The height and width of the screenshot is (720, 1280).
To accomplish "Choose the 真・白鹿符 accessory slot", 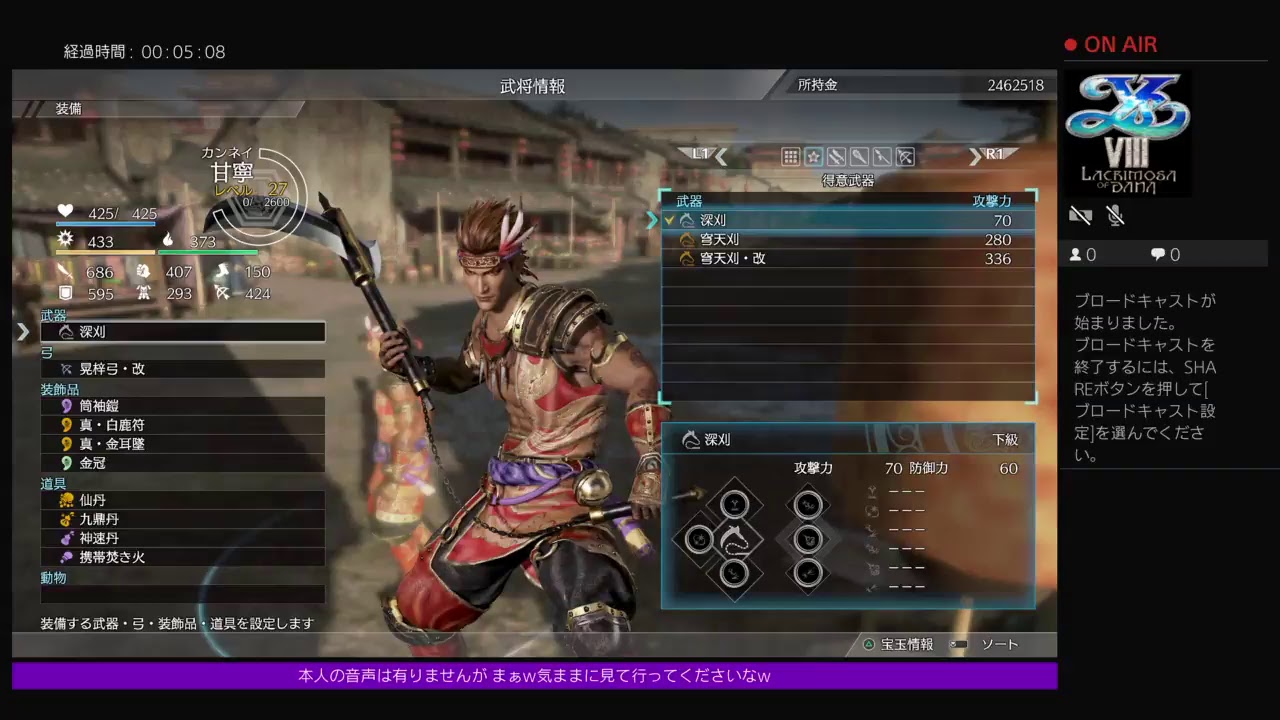I will (182, 425).
